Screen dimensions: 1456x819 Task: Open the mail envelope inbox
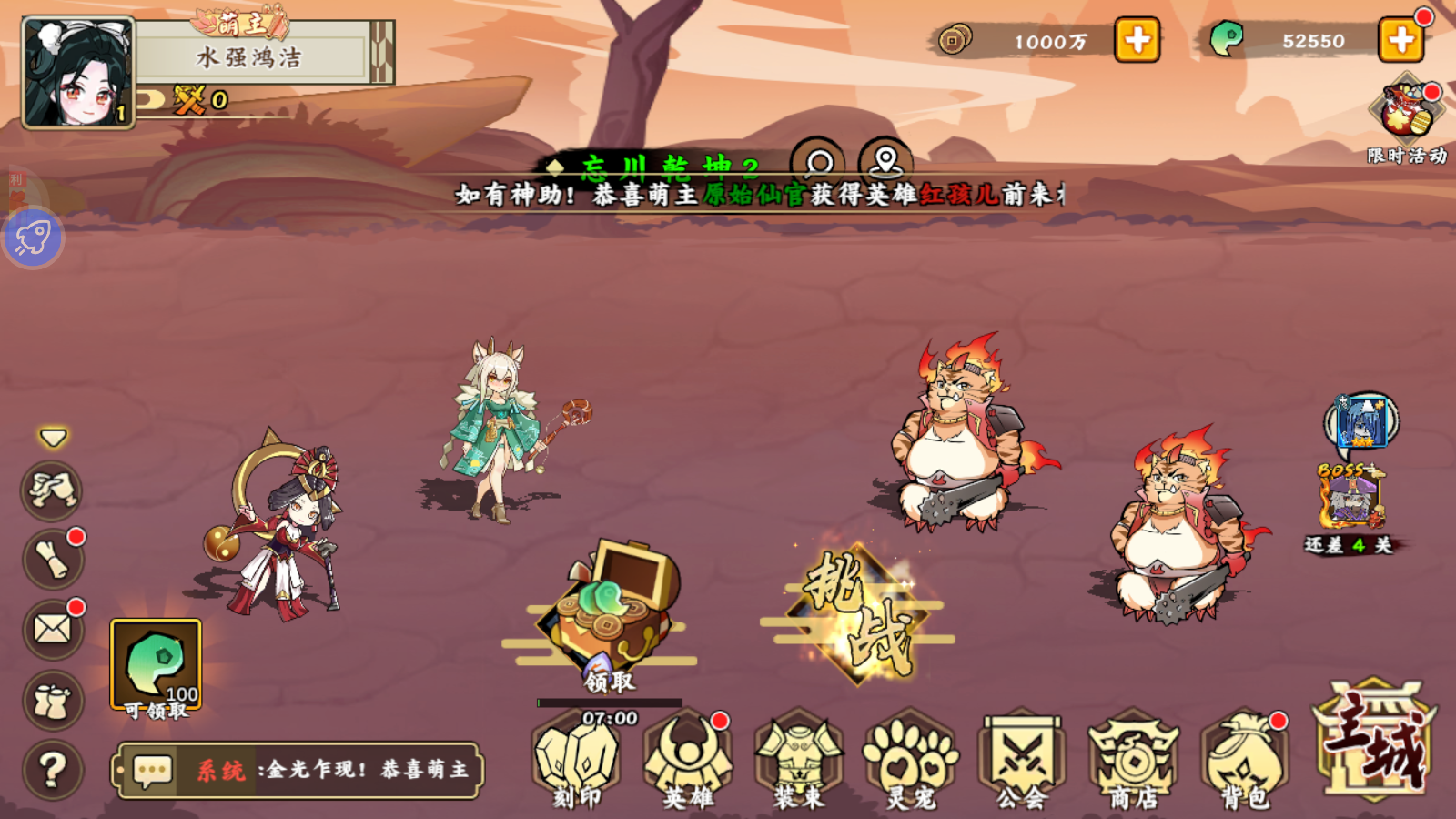53,629
